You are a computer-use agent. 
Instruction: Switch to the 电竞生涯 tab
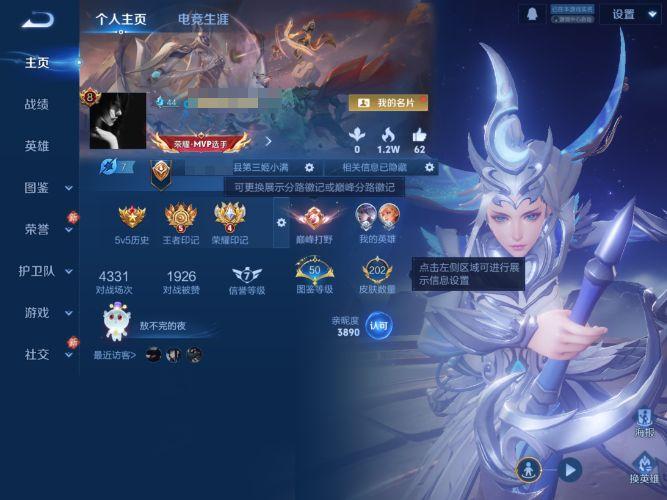pos(203,19)
